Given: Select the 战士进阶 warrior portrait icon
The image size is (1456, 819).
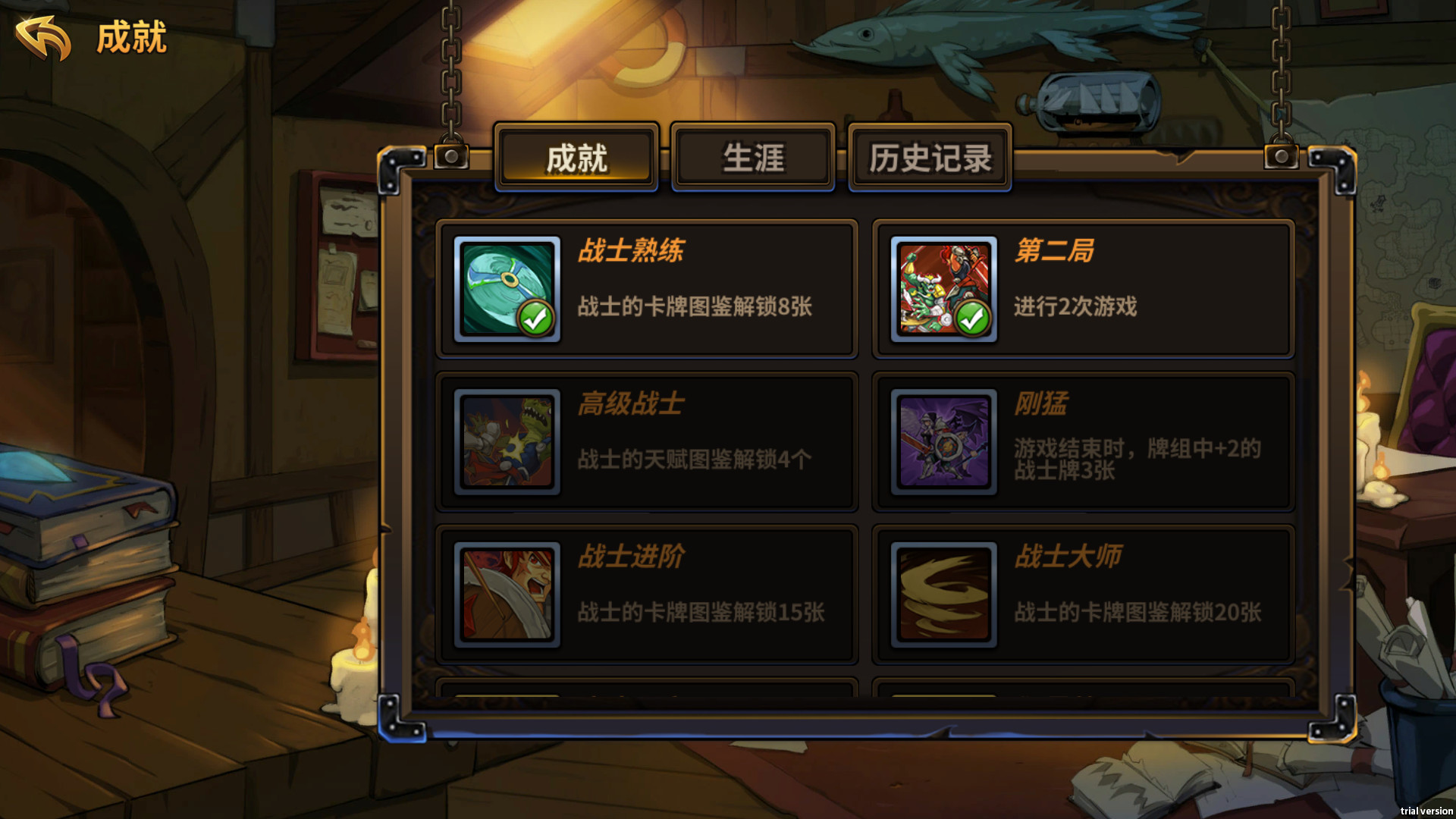Looking at the screenshot, I should point(507,595).
